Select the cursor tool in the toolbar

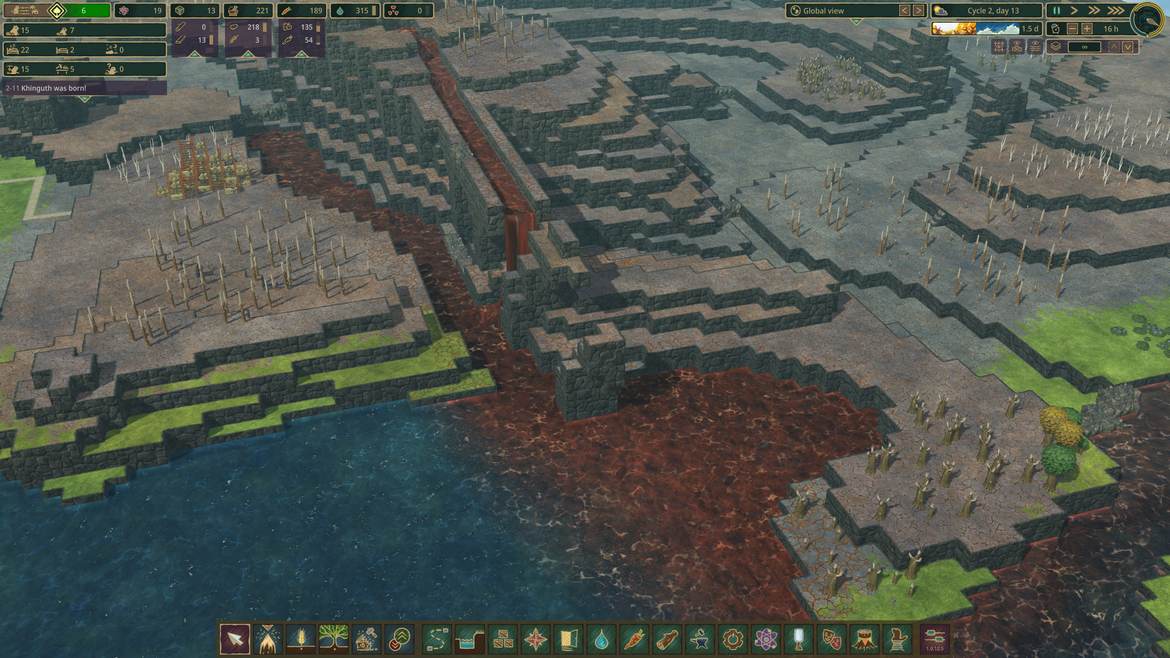(236, 639)
